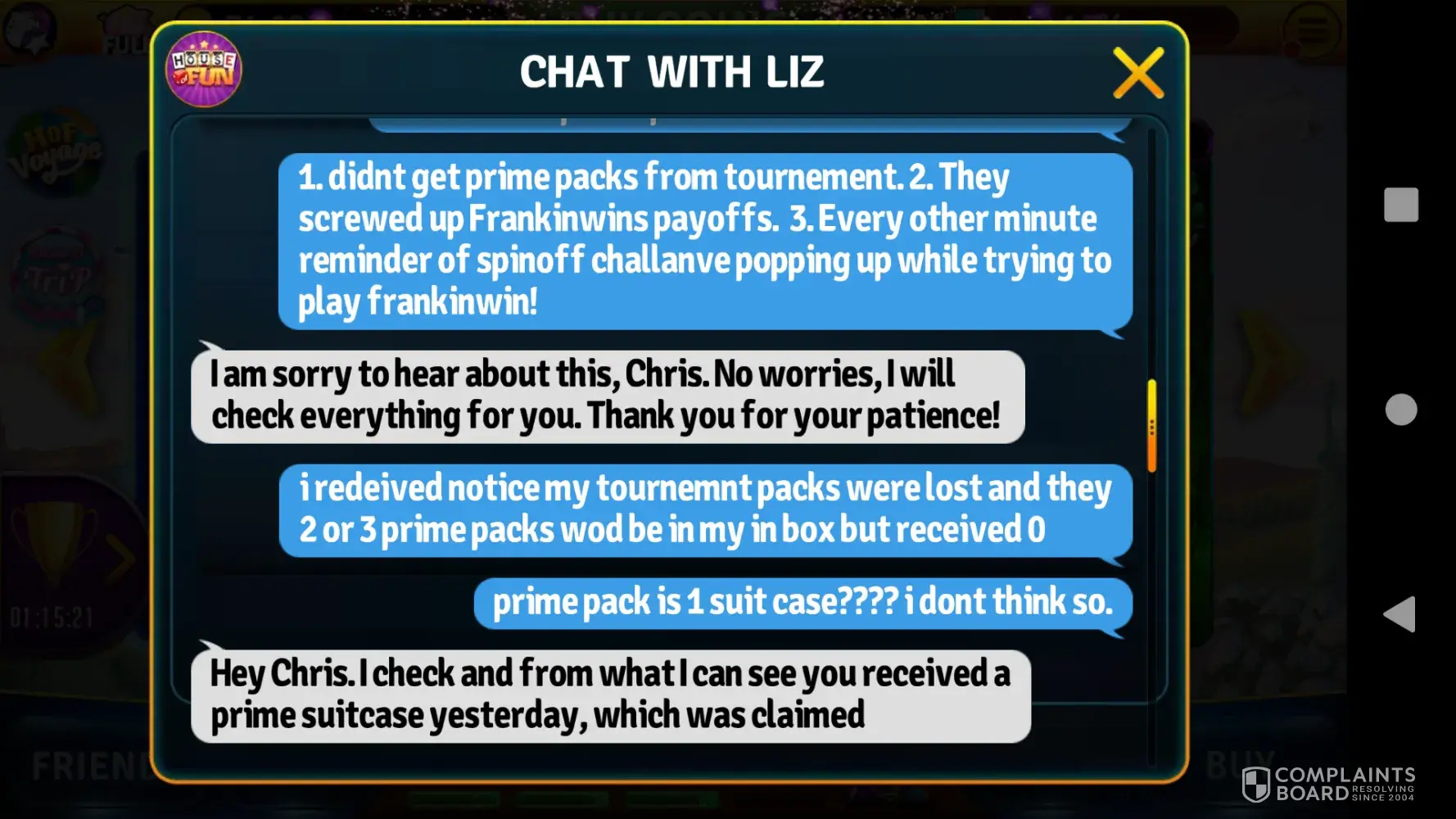The height and width of the screenshot is (819, 1456).
Task: Tap the Android recent apps square
Action: pos(1400,205)
